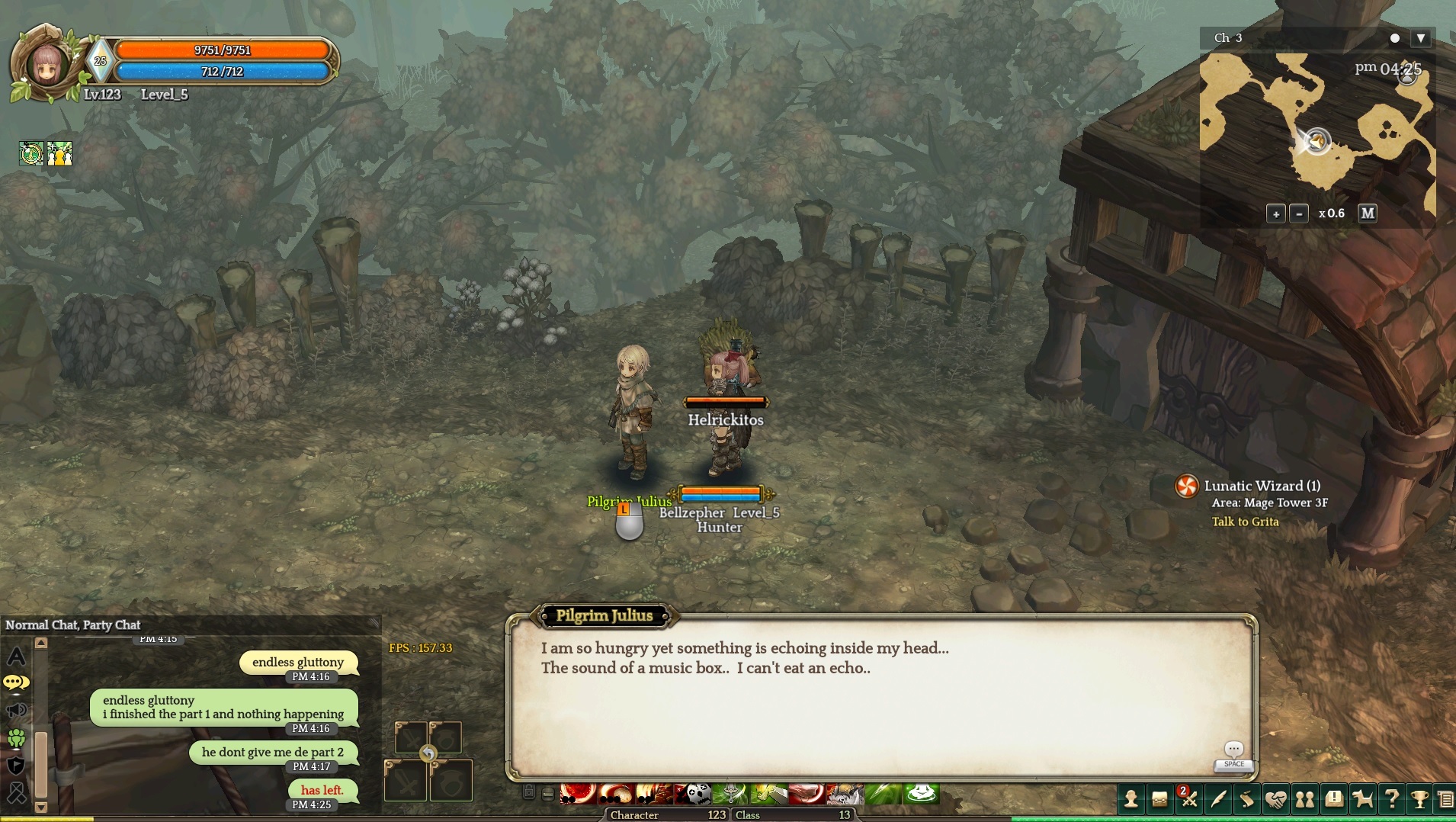Open the handshake heart friends icon
This screenshot has height=822, width=1456.
point(1275,799)
